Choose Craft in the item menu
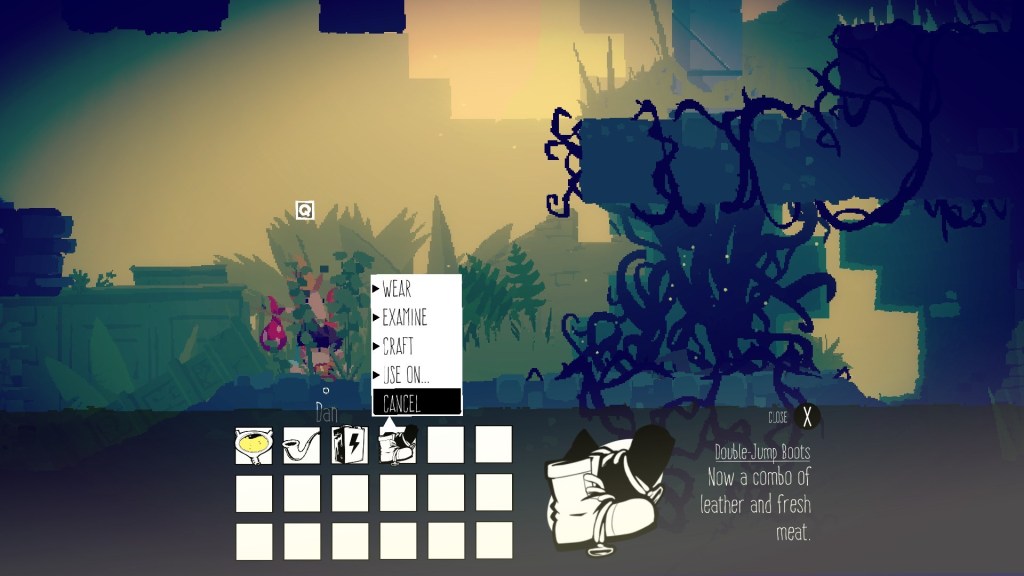Screen dimensions: 1024x576 click(415, 346)
